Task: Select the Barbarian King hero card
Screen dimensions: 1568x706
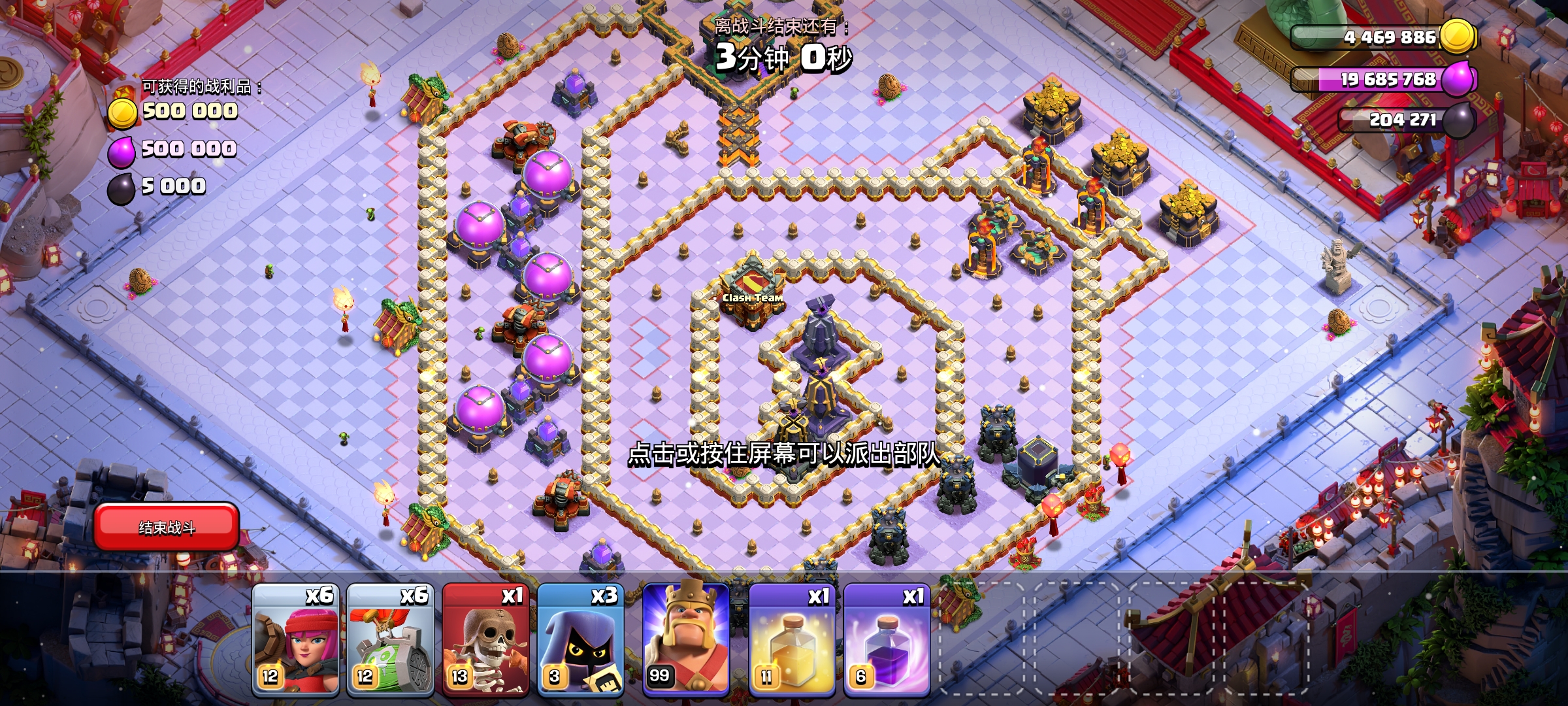Action: [x=686, y=639]
